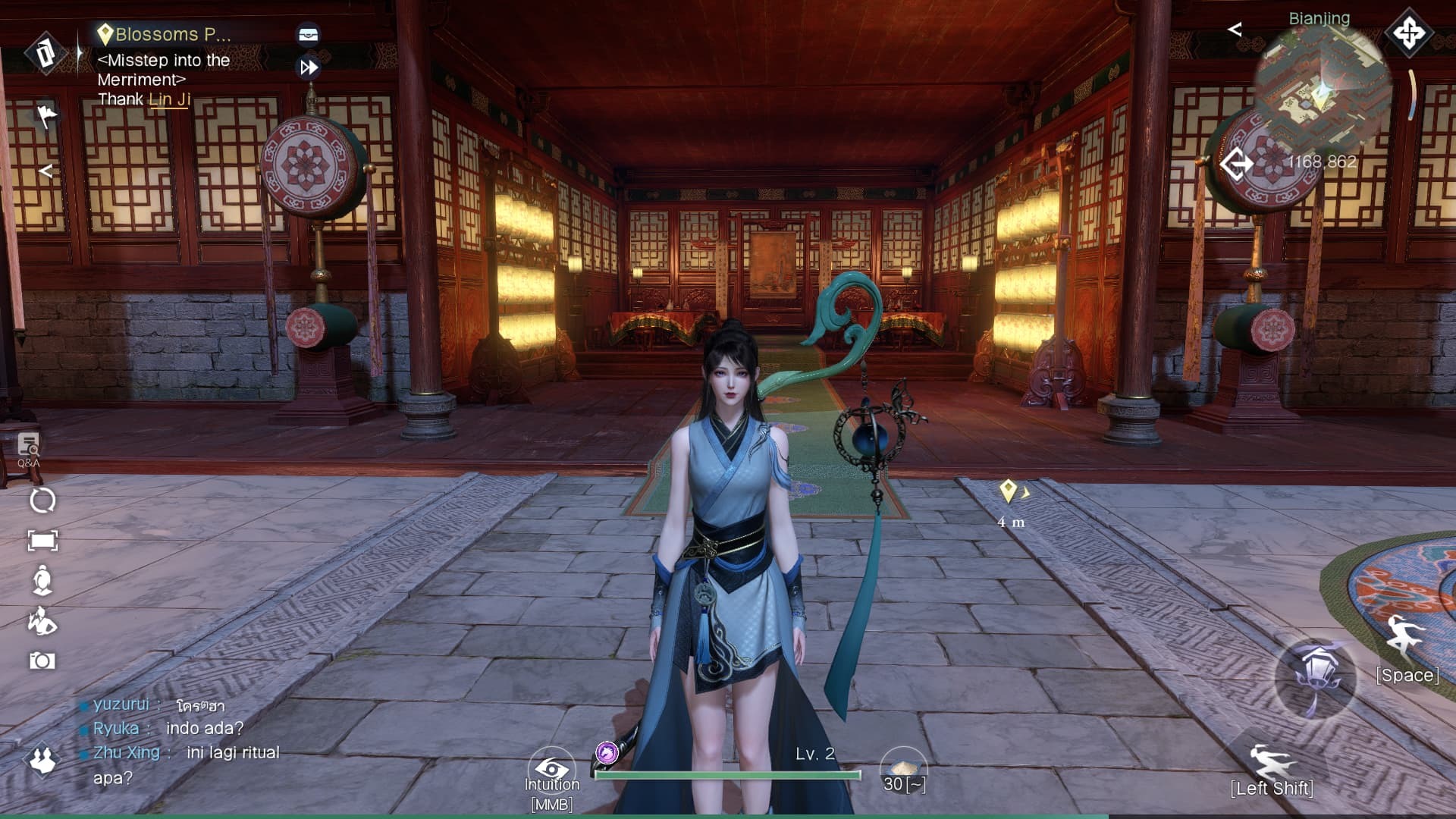This screenshot has height=819, width=1456.
Task: Toggle the quest auto-skip fast-forward icon
Action: [308, 69]
